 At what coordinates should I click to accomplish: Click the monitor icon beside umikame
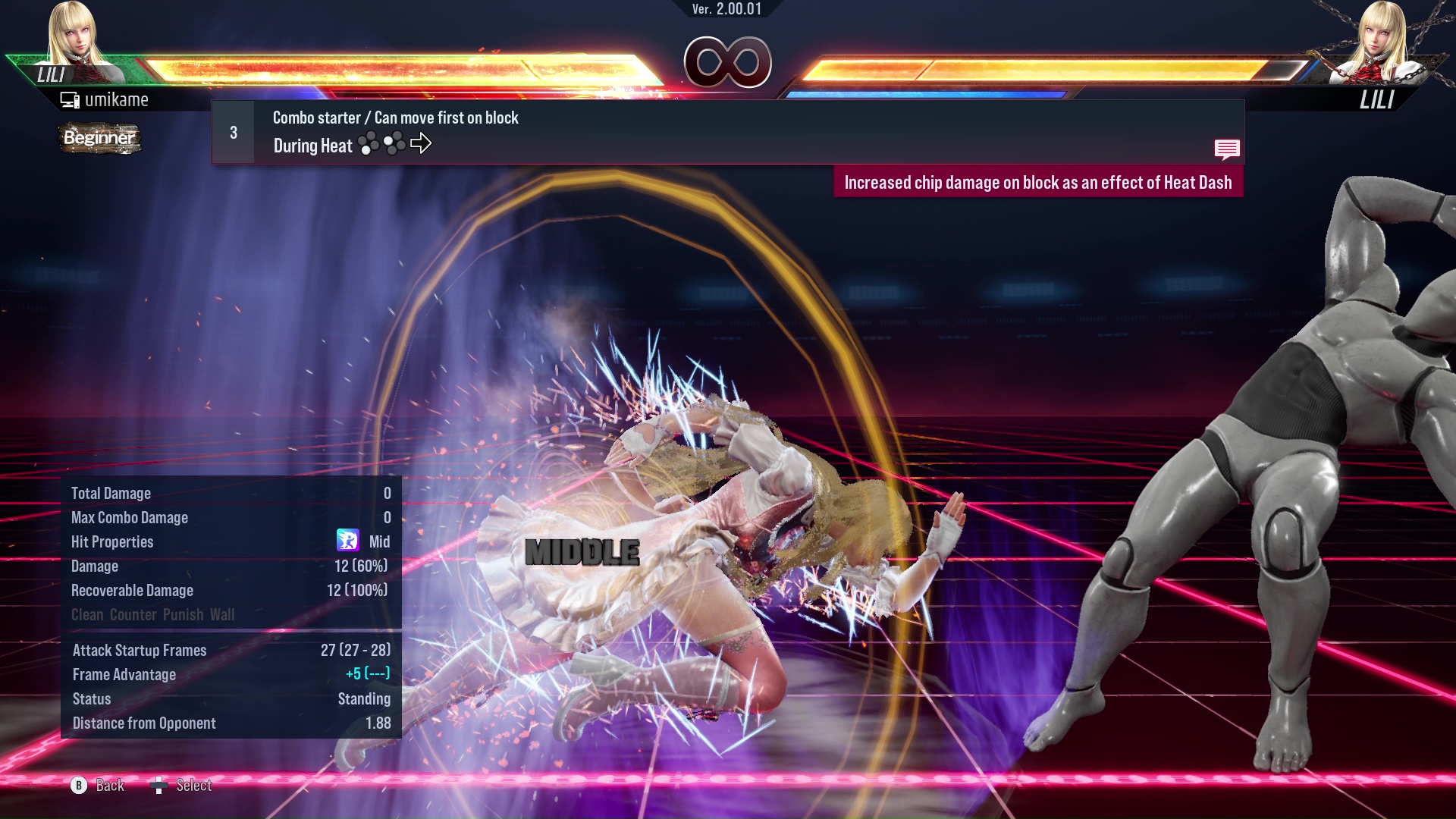[70, 99]
